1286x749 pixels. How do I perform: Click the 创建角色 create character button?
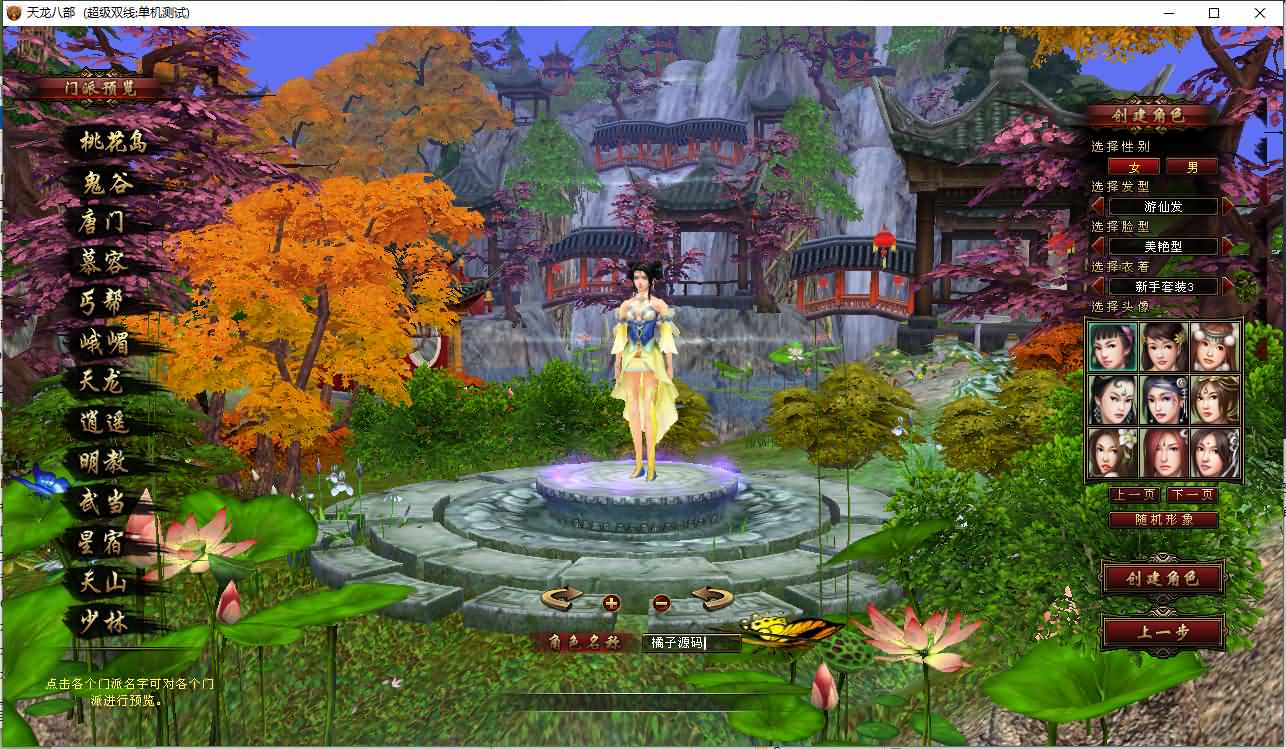pyautogui.click(x=1162, y=579)
